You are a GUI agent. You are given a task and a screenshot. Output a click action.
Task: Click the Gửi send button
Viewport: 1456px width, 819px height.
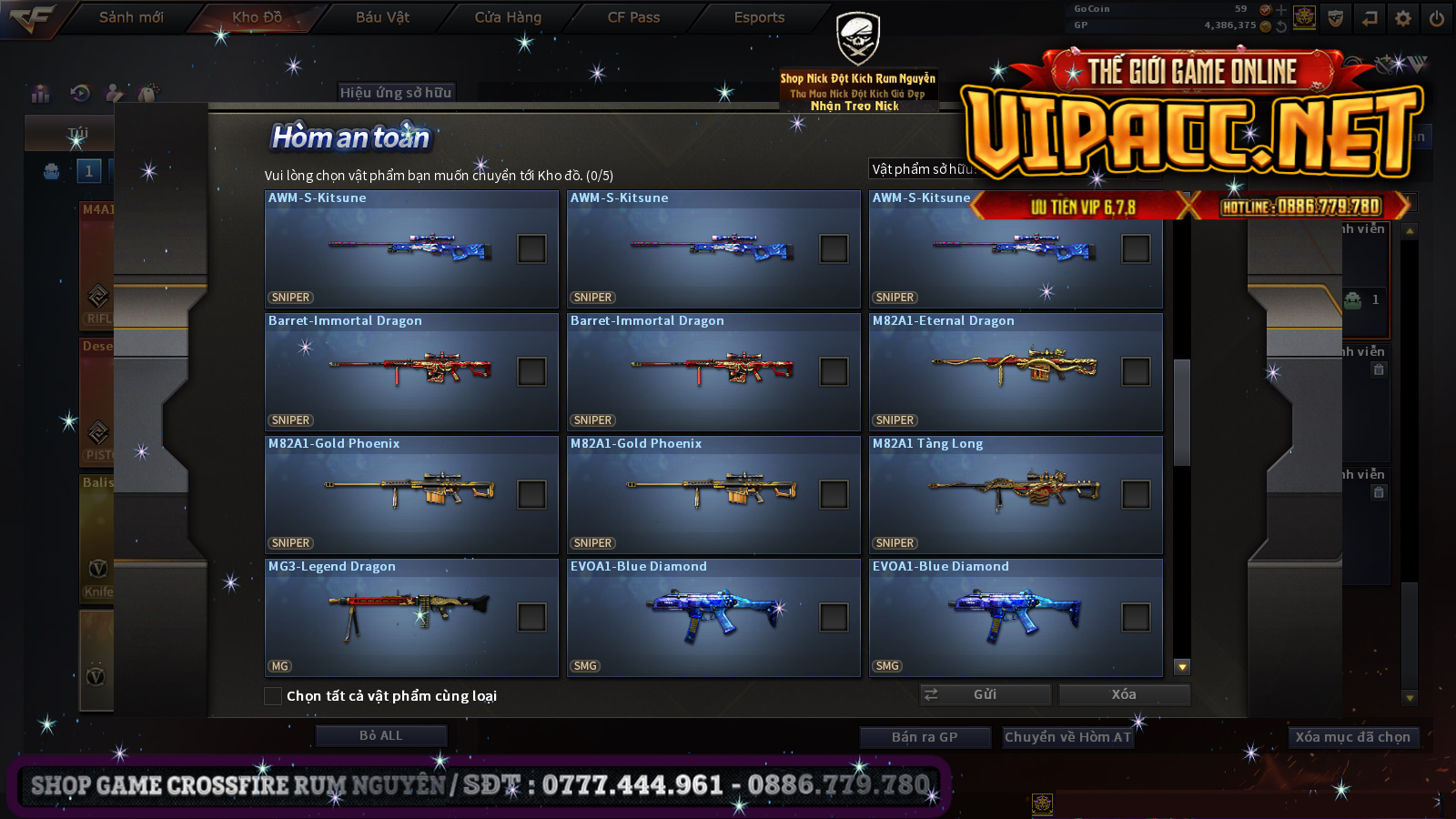click(985, 694)
